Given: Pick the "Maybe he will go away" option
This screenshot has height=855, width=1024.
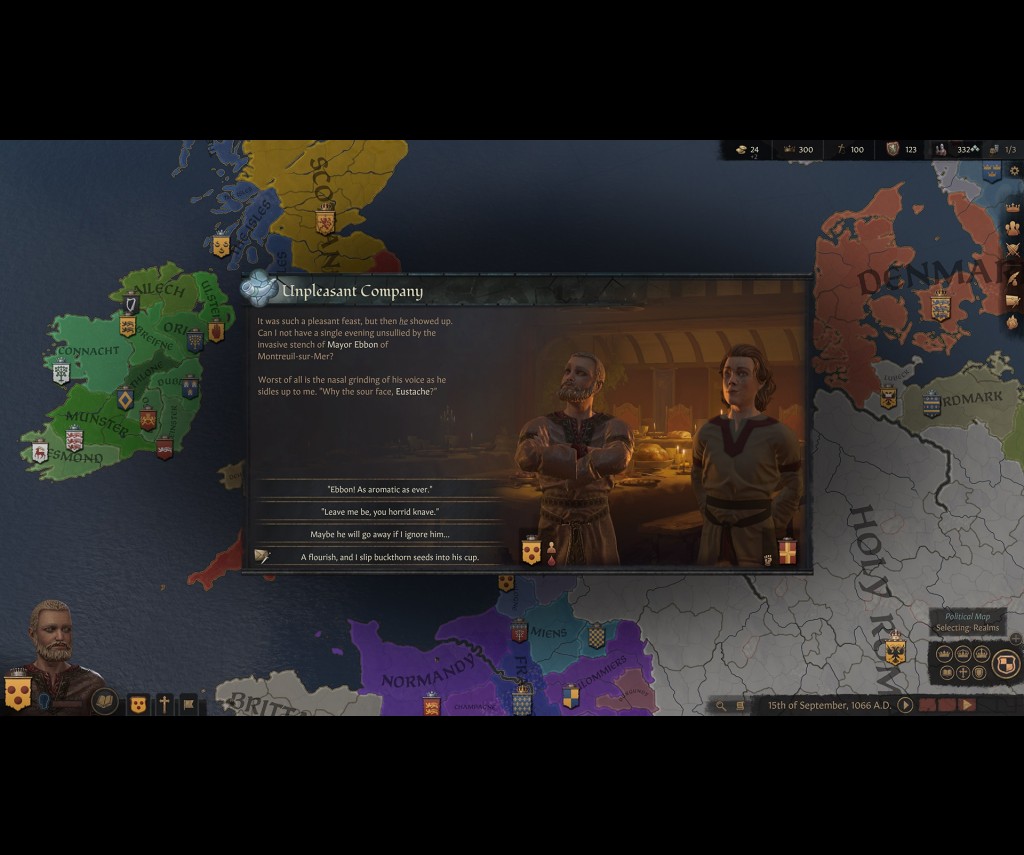Looking at the screenshot, I should (x=379, y=534).
